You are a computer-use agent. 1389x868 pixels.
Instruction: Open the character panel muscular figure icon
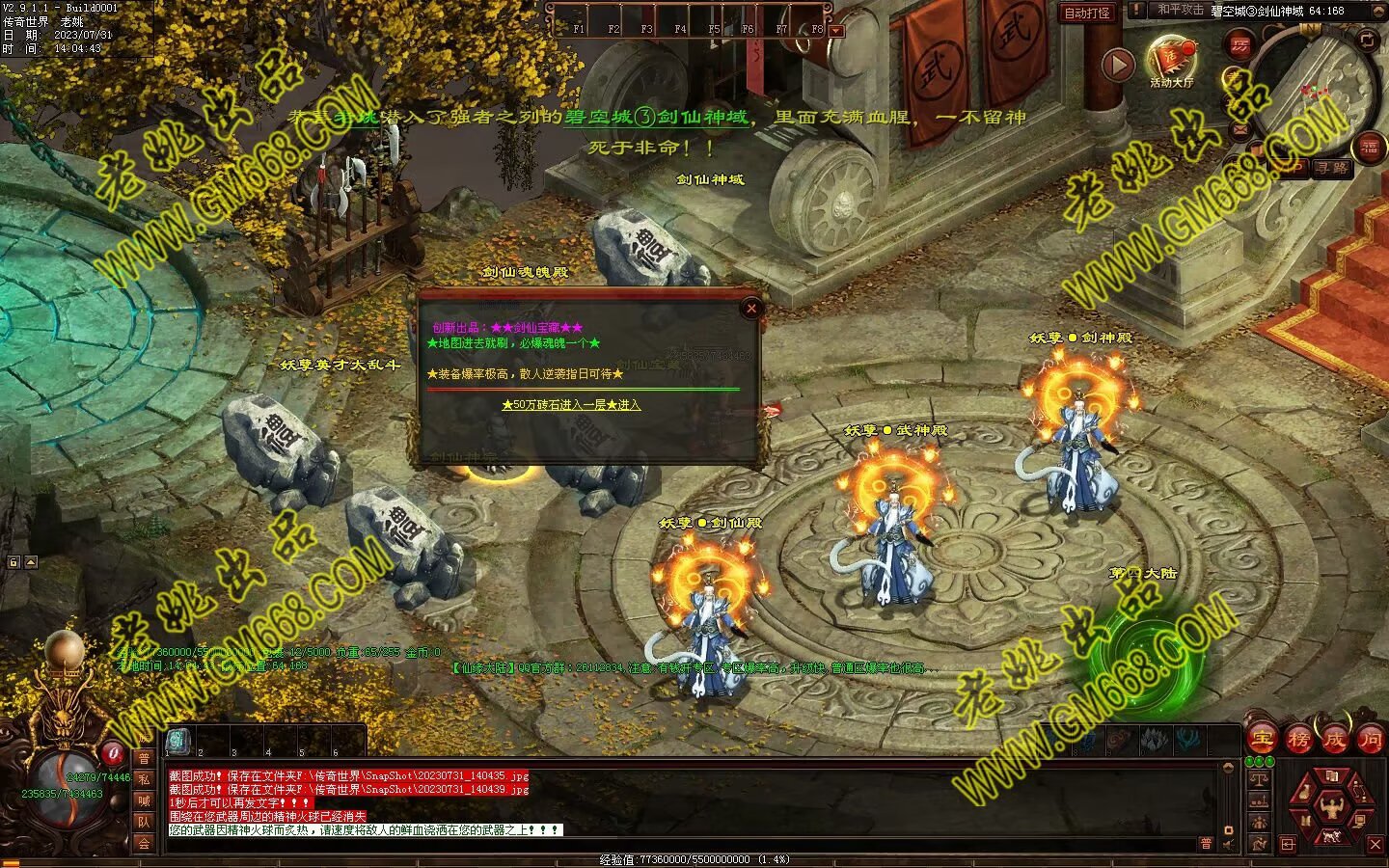(x=1332, y=808)
